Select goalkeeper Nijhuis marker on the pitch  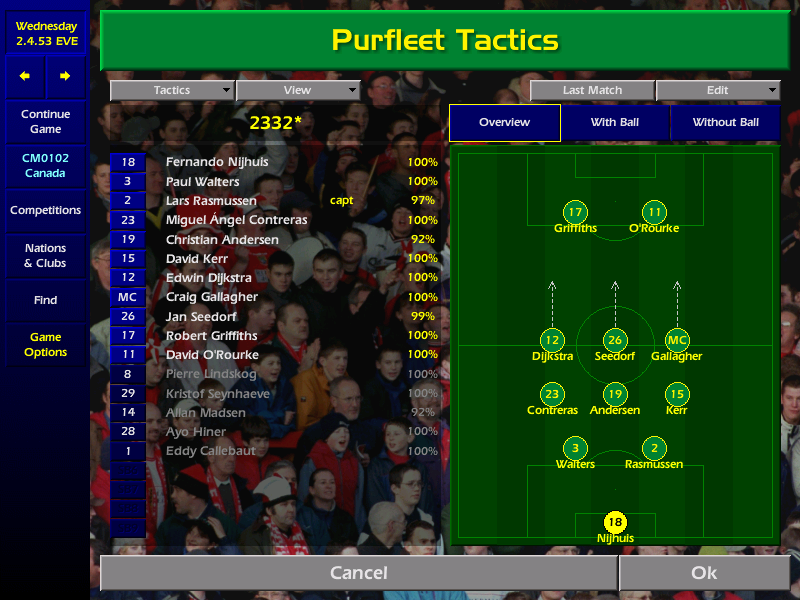(x=615, y=522)
